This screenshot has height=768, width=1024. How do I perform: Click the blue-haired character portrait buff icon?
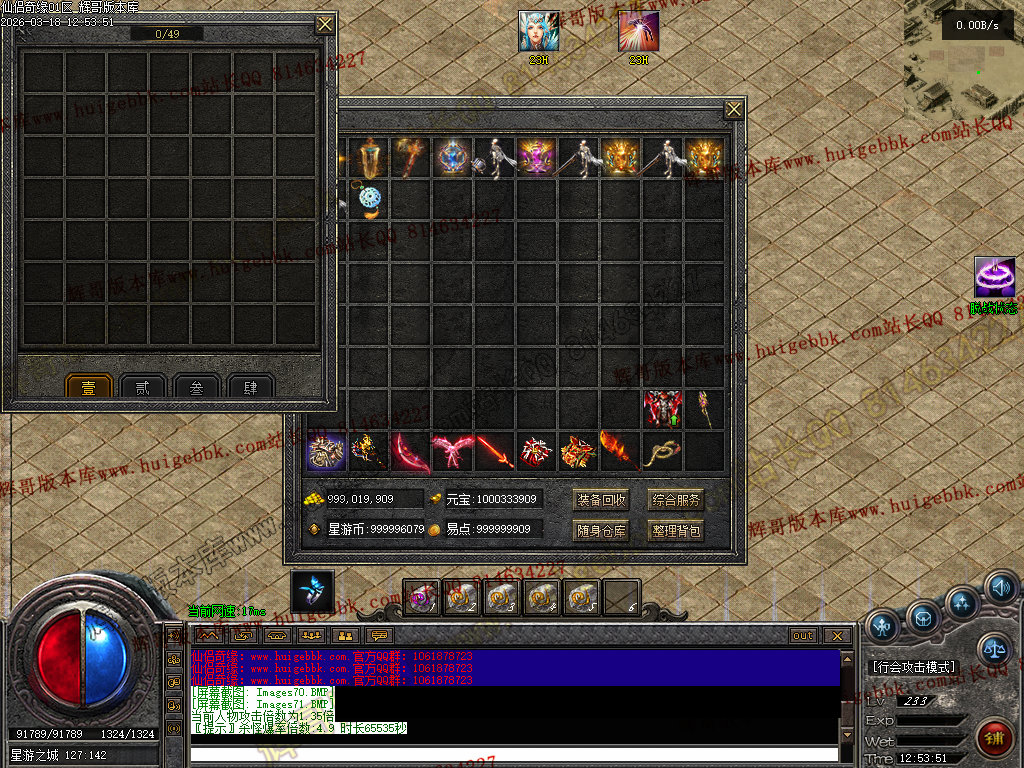coord(539,32)
